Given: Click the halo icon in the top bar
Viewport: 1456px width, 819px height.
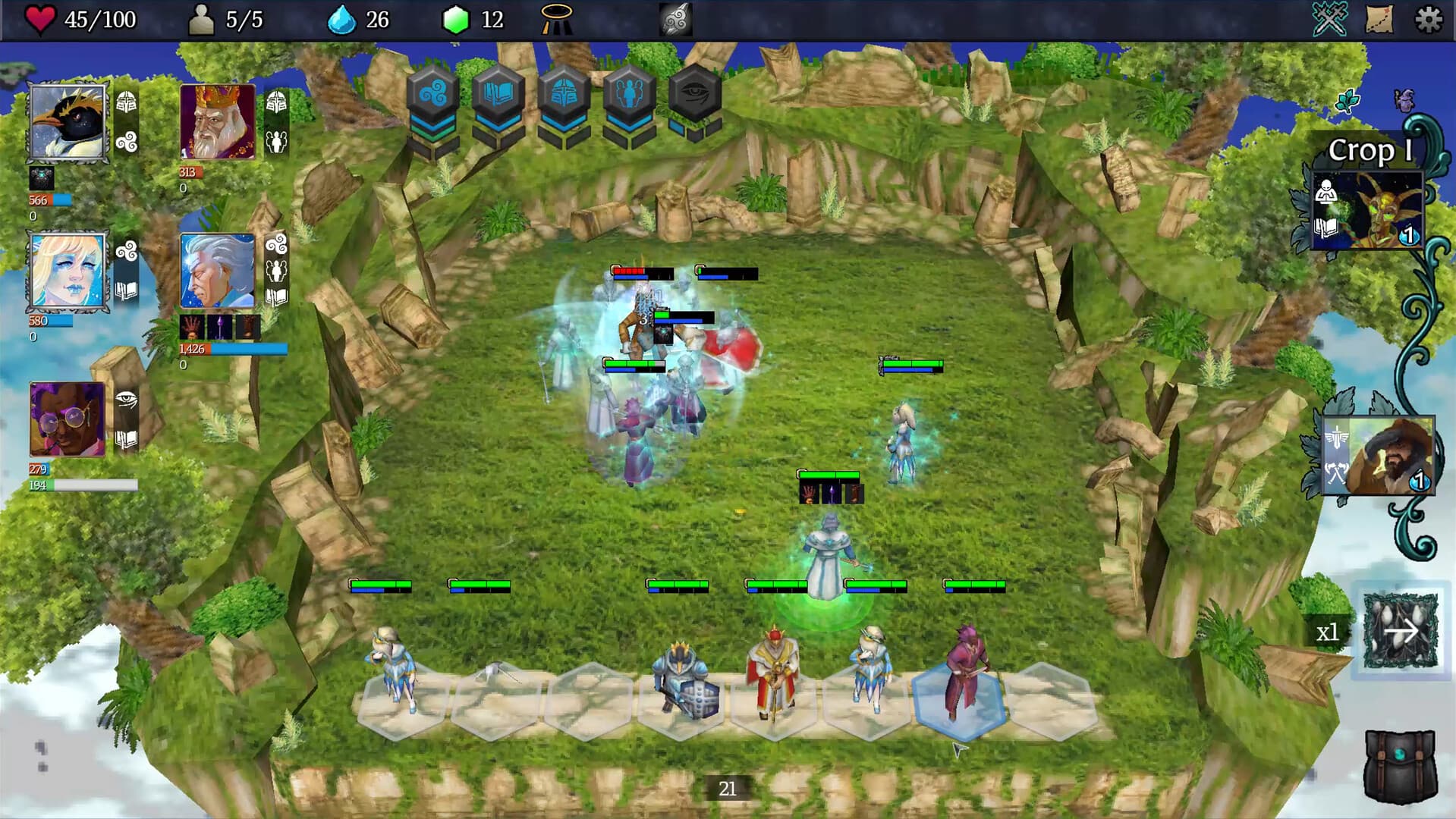Looking at the screenshot, I should click(x=556, y=18).
